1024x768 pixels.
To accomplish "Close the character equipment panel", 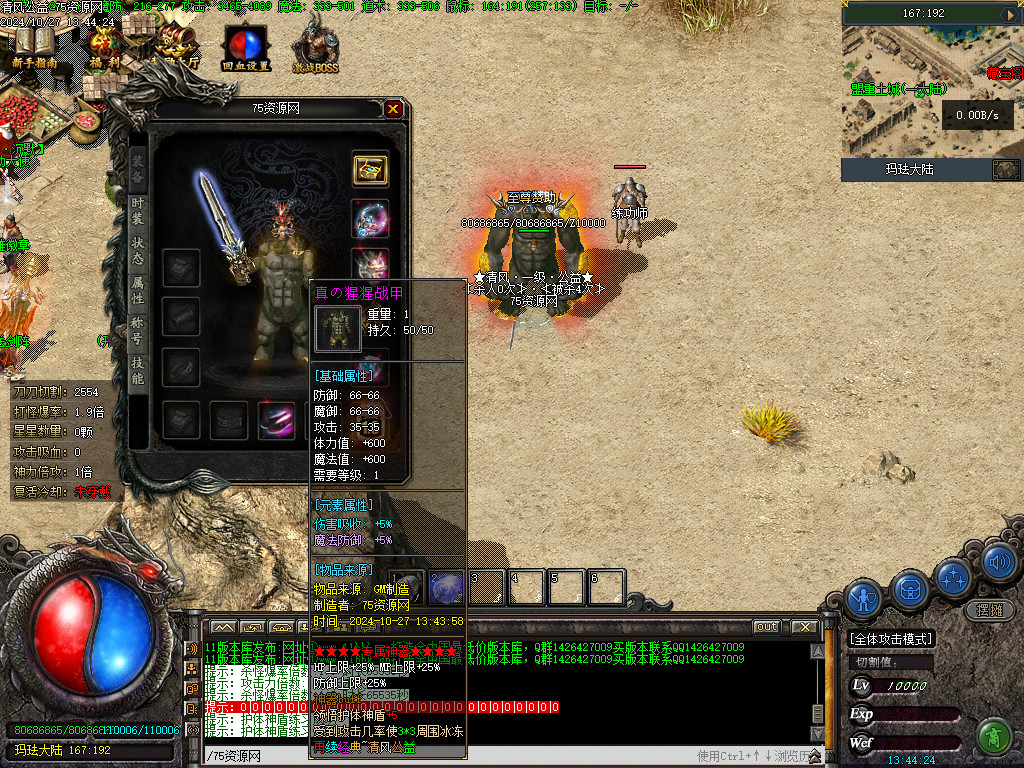I will coord(394,109).
